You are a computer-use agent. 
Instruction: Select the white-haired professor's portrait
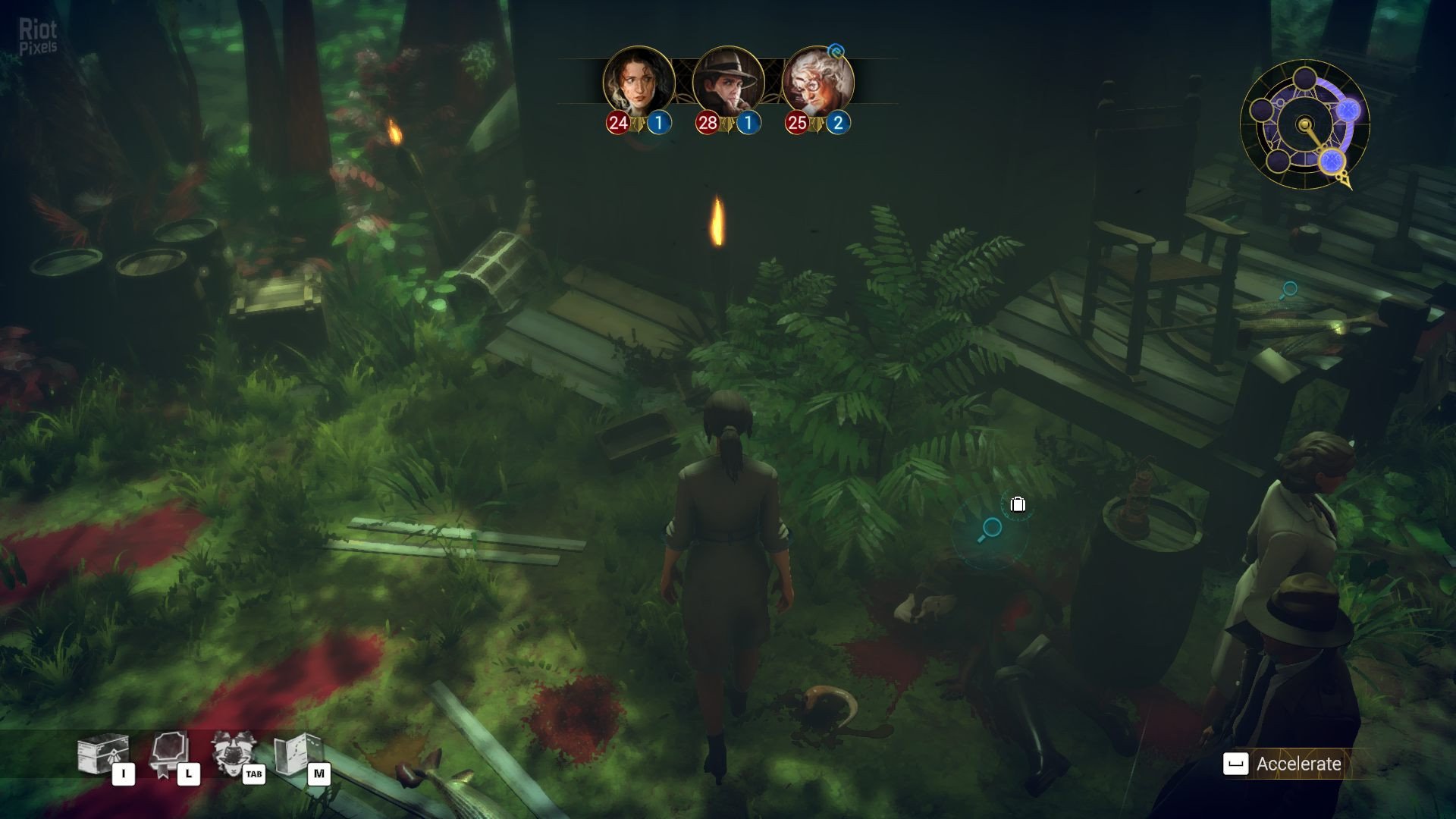click(x=817, y=81)
